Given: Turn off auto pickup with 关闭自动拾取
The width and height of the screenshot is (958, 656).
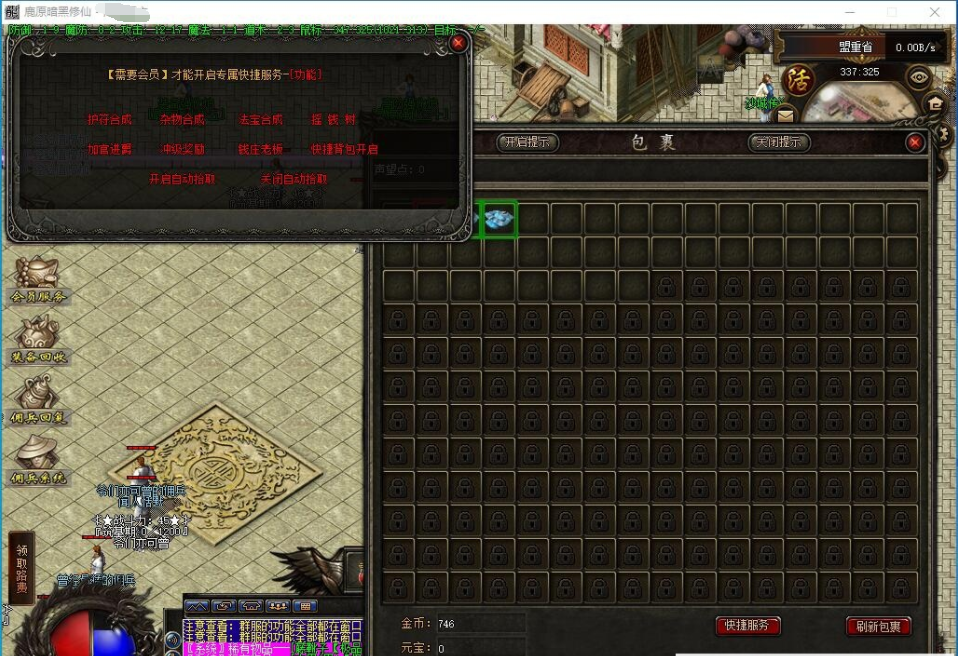Looking at the screenshot, I should click(293, 179).
